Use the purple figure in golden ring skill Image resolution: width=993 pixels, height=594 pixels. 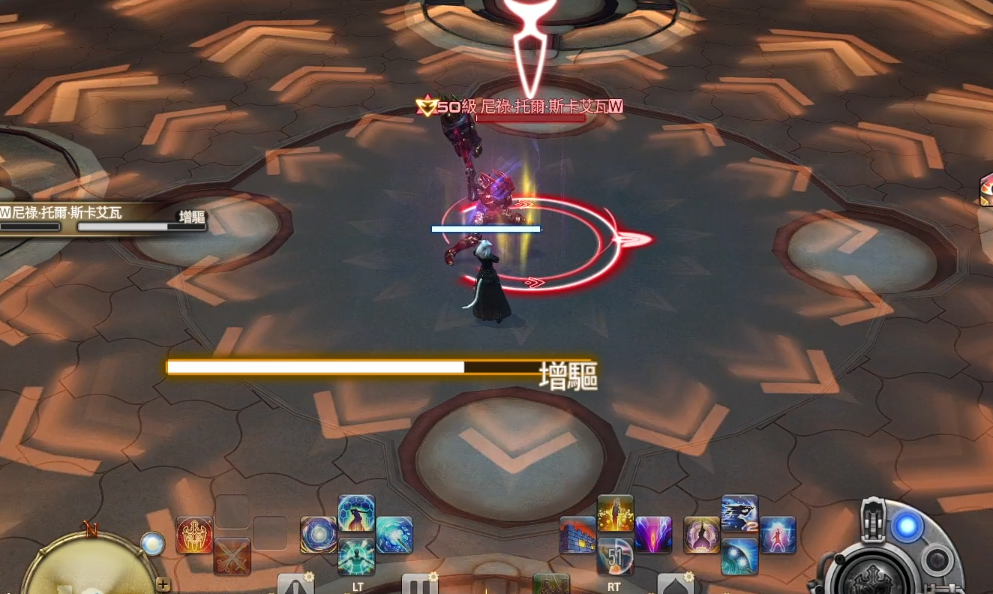[x=702, y=535]
